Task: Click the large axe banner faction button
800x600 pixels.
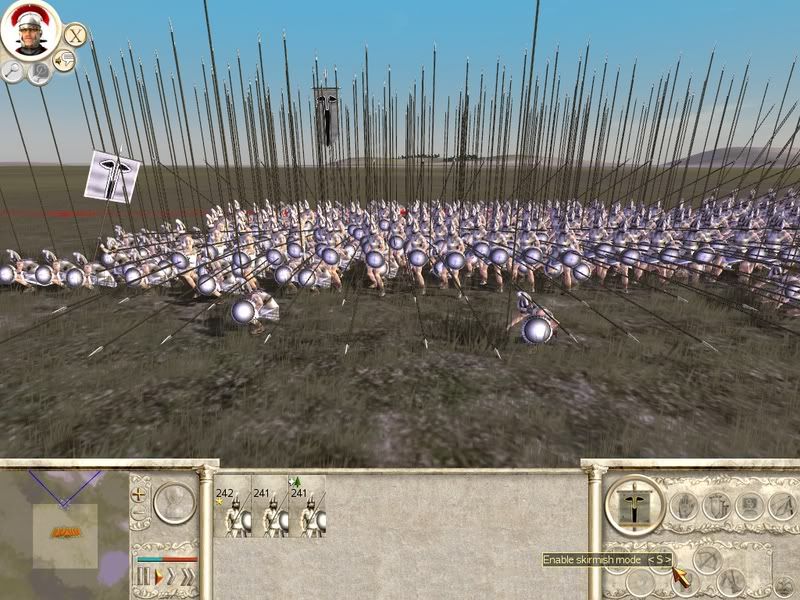Action: (x=634, y=507)
